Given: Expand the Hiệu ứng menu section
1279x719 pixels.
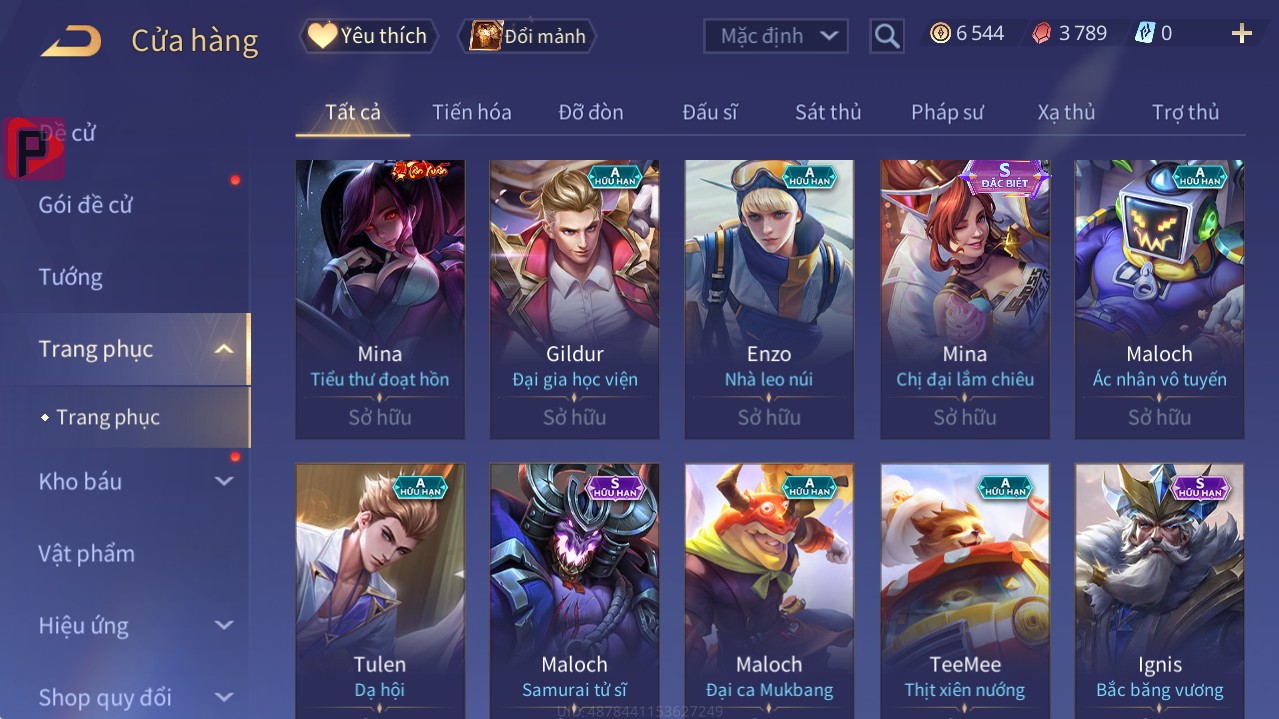Looking at the screenshot, I should coord(134,626).
